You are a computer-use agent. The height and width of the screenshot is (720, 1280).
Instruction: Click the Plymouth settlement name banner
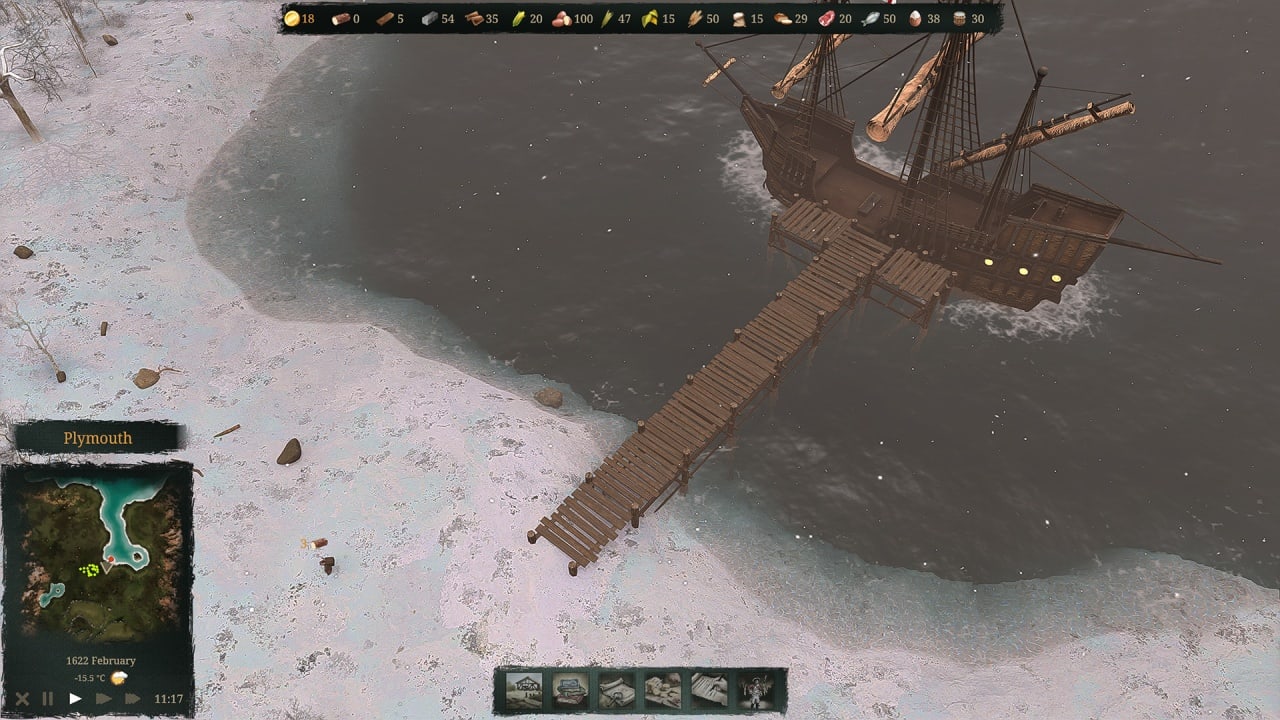point(98,438)
